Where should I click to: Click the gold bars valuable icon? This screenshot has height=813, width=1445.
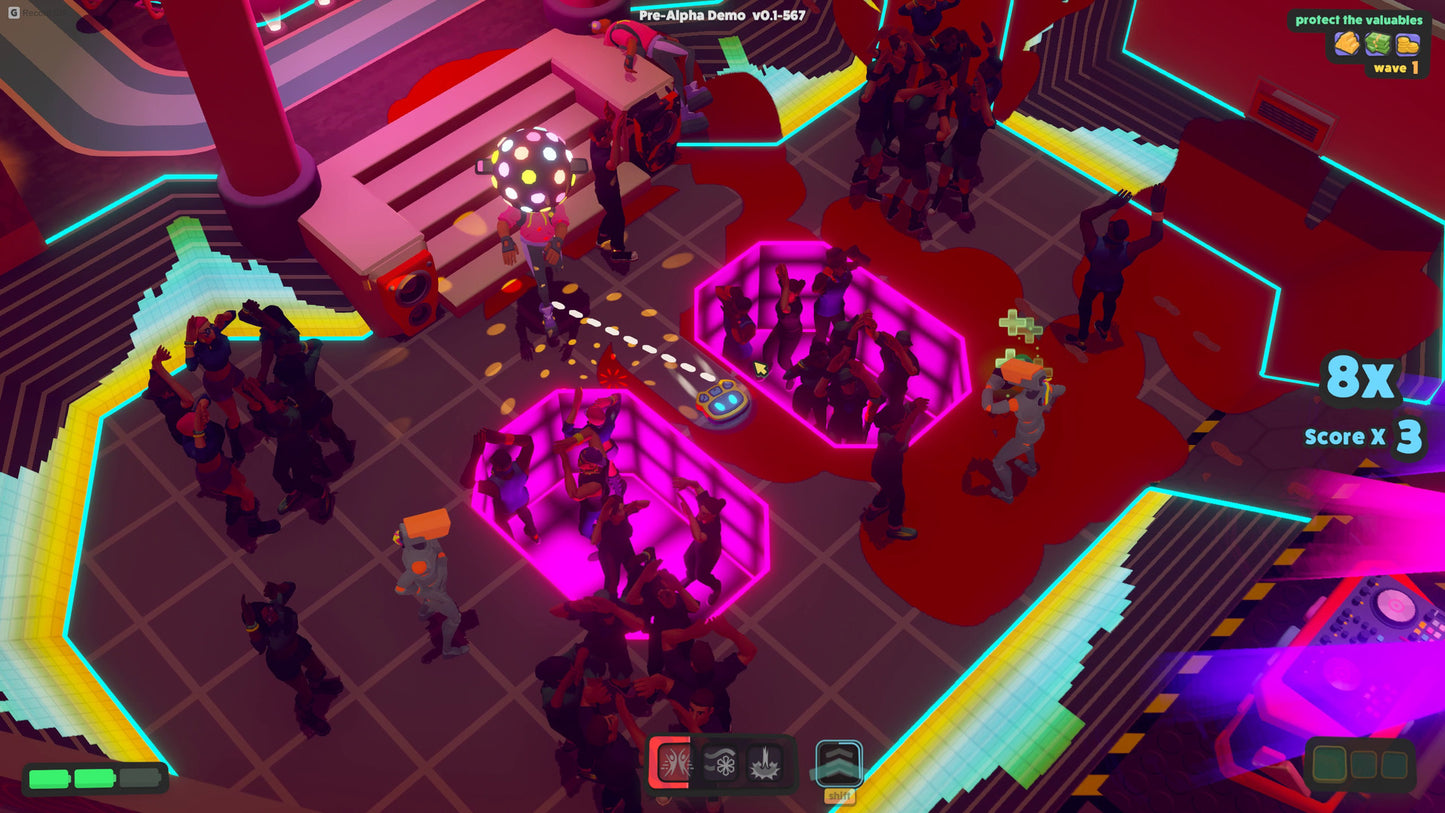pos(1346,44)
